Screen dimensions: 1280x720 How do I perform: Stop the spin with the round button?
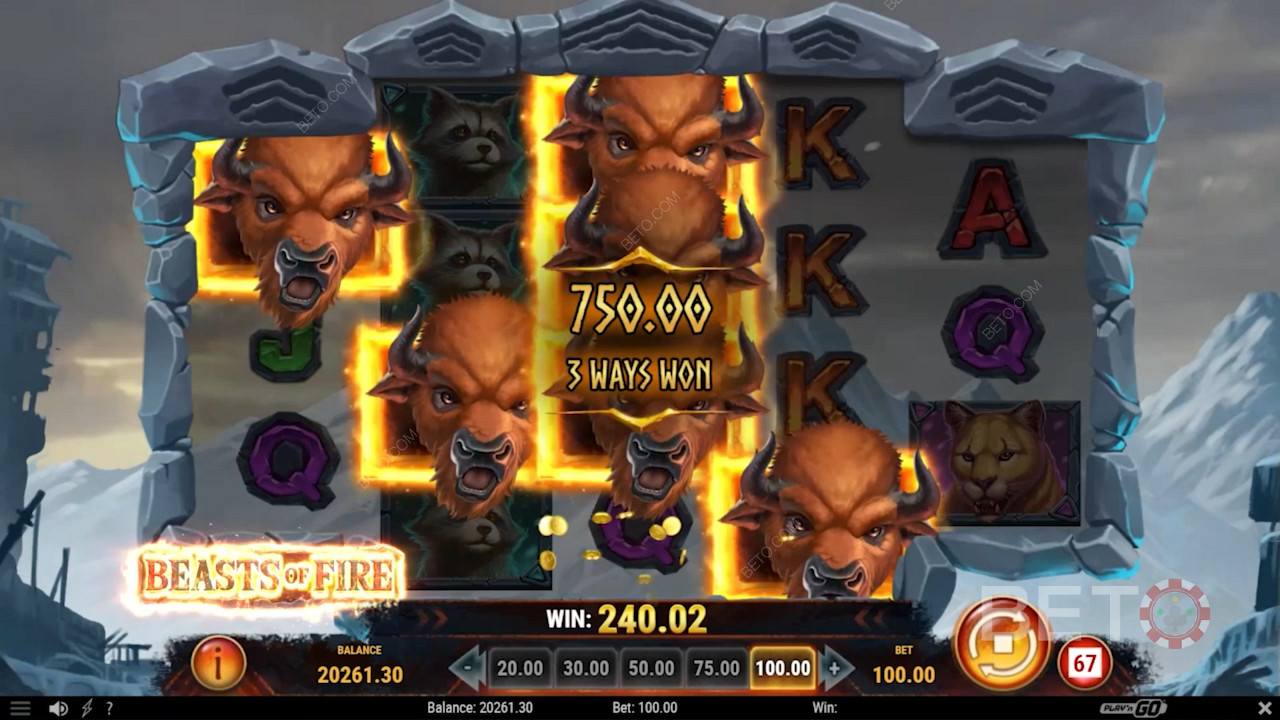pyautogui.click(x=1002, y=645)
